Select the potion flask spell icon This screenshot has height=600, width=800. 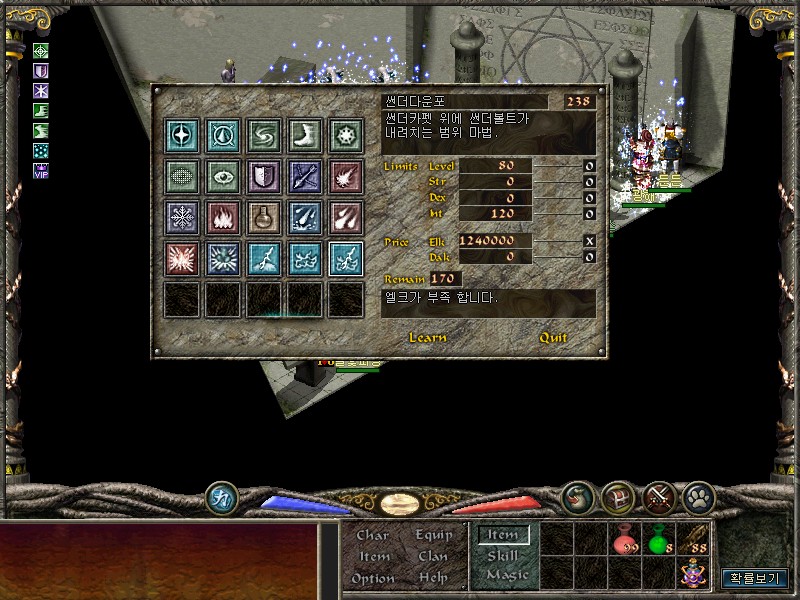[265, 217]
